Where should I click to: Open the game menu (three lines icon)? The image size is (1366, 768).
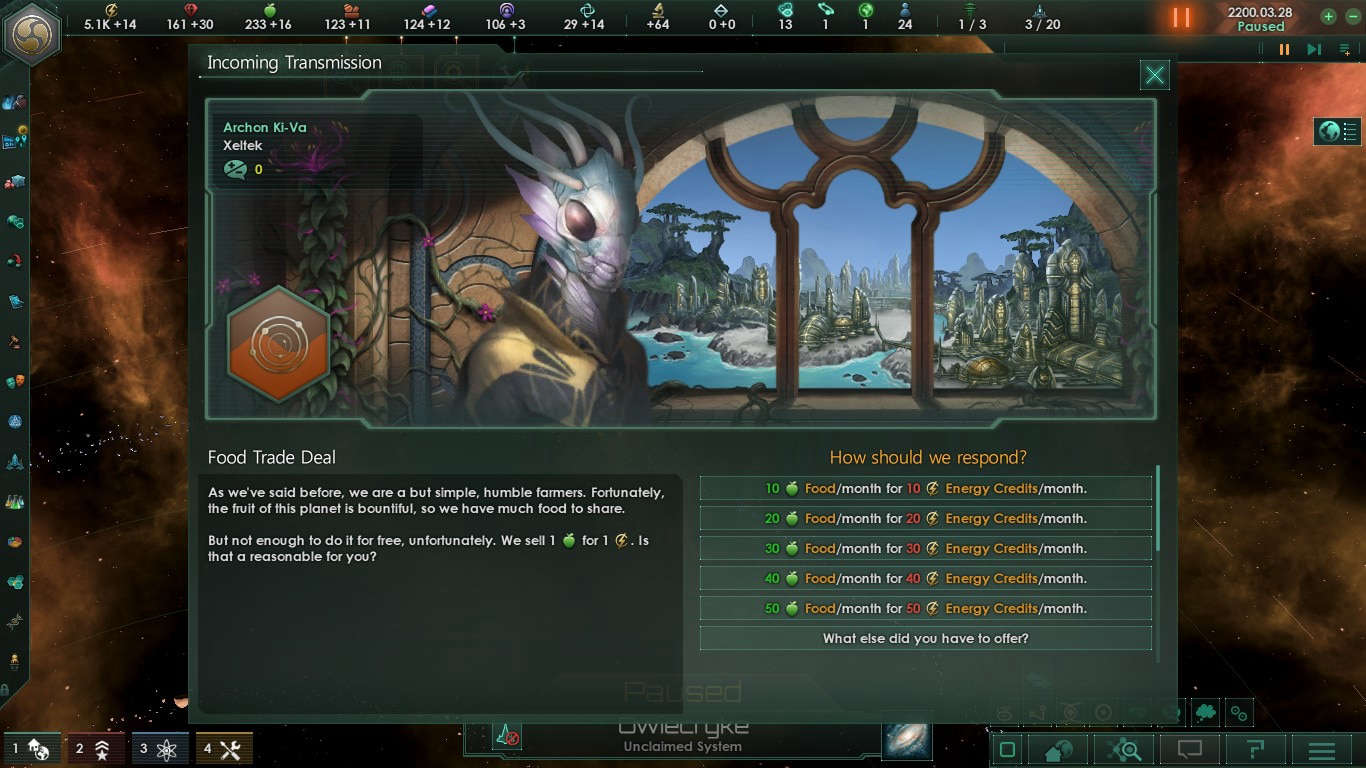1322,748
